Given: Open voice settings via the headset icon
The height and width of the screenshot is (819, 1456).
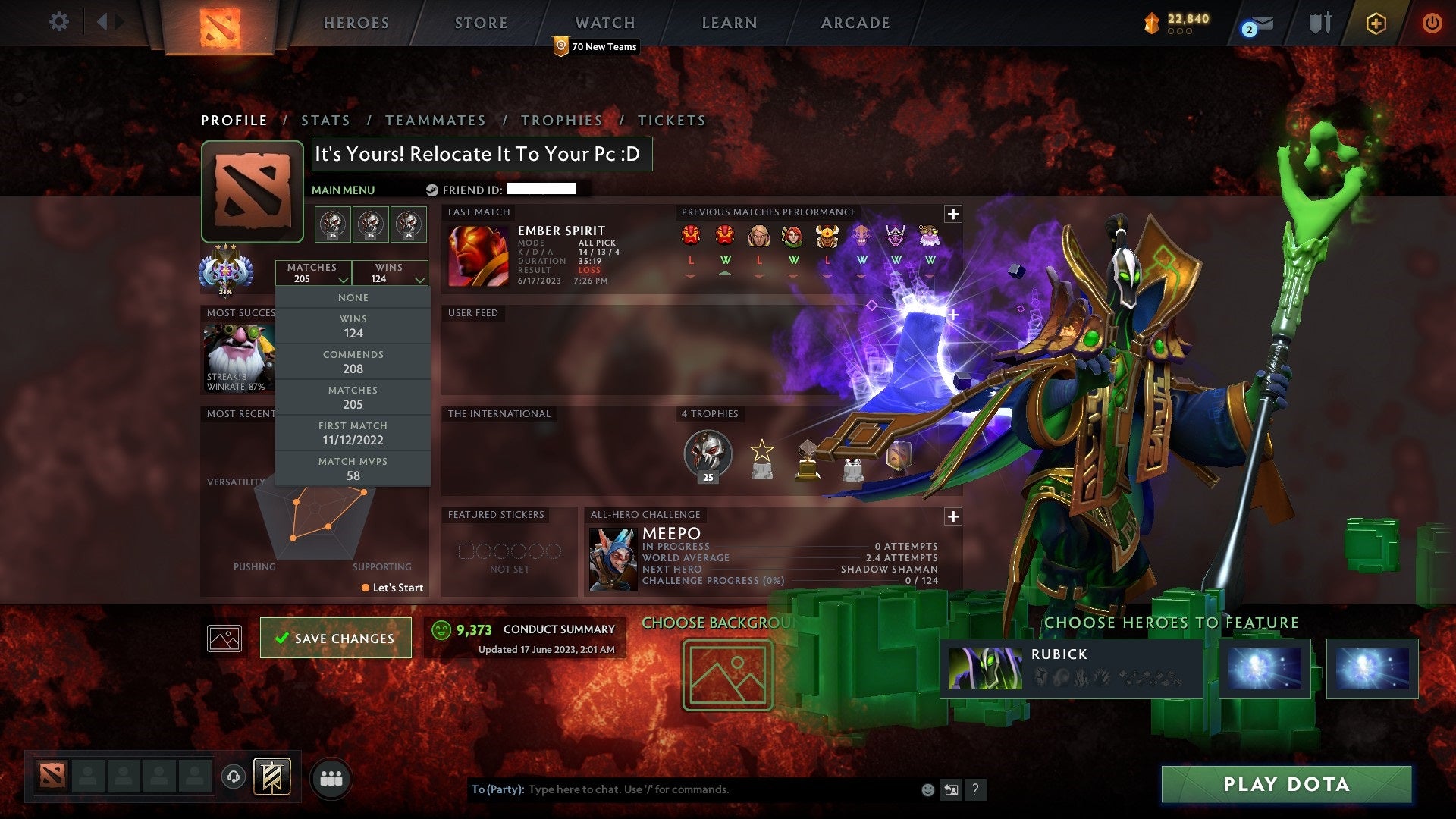Looking at the screenshot, I should click(232, 777).
